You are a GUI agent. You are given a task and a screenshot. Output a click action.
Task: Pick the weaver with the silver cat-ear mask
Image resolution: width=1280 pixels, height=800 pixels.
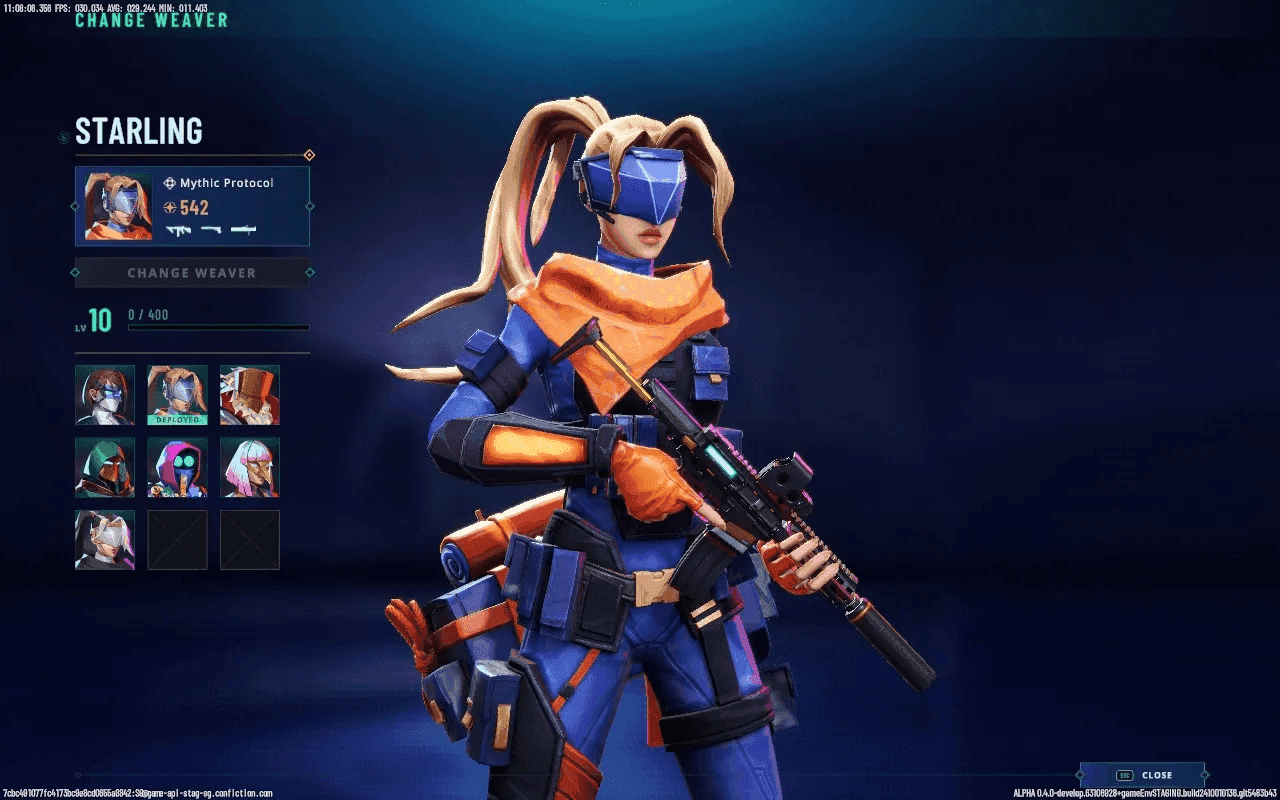tap(105, 540)
